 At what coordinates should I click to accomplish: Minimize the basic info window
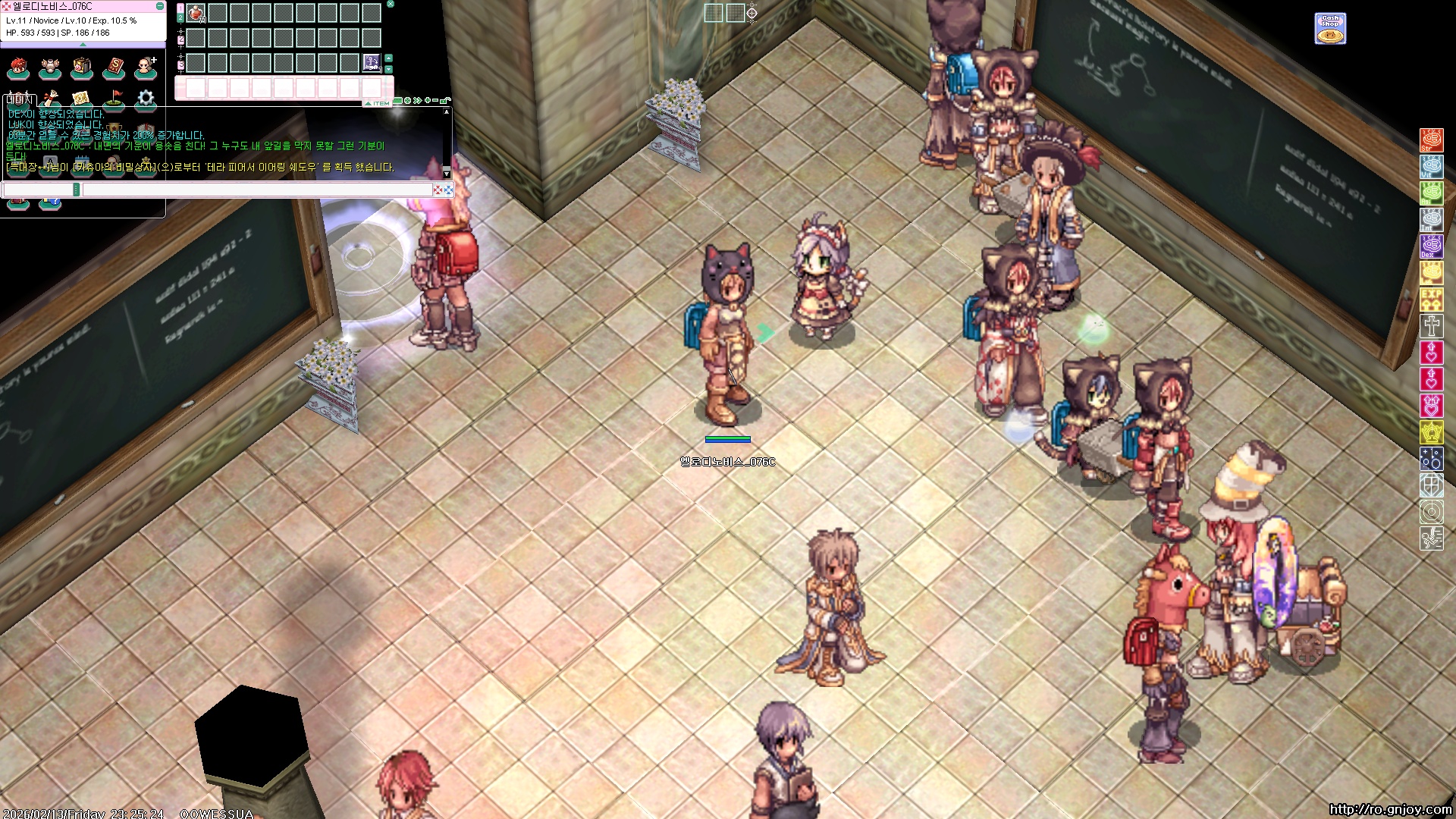159,6
